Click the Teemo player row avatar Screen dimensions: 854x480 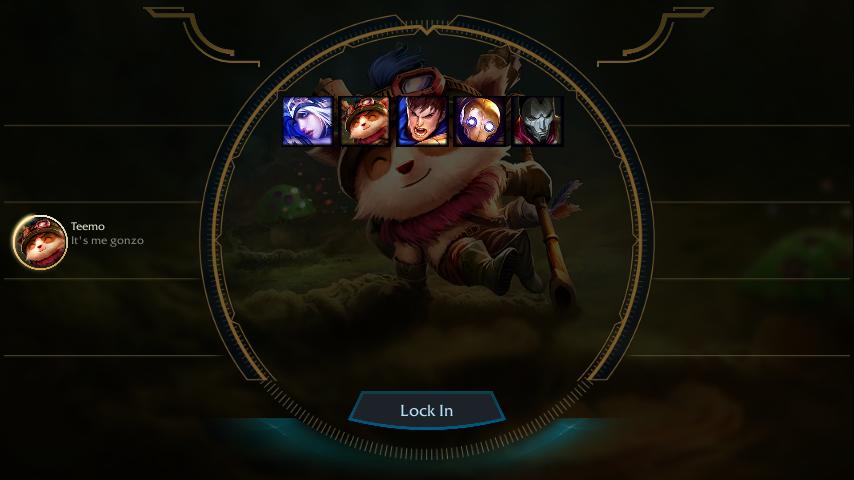click(40, 242)
